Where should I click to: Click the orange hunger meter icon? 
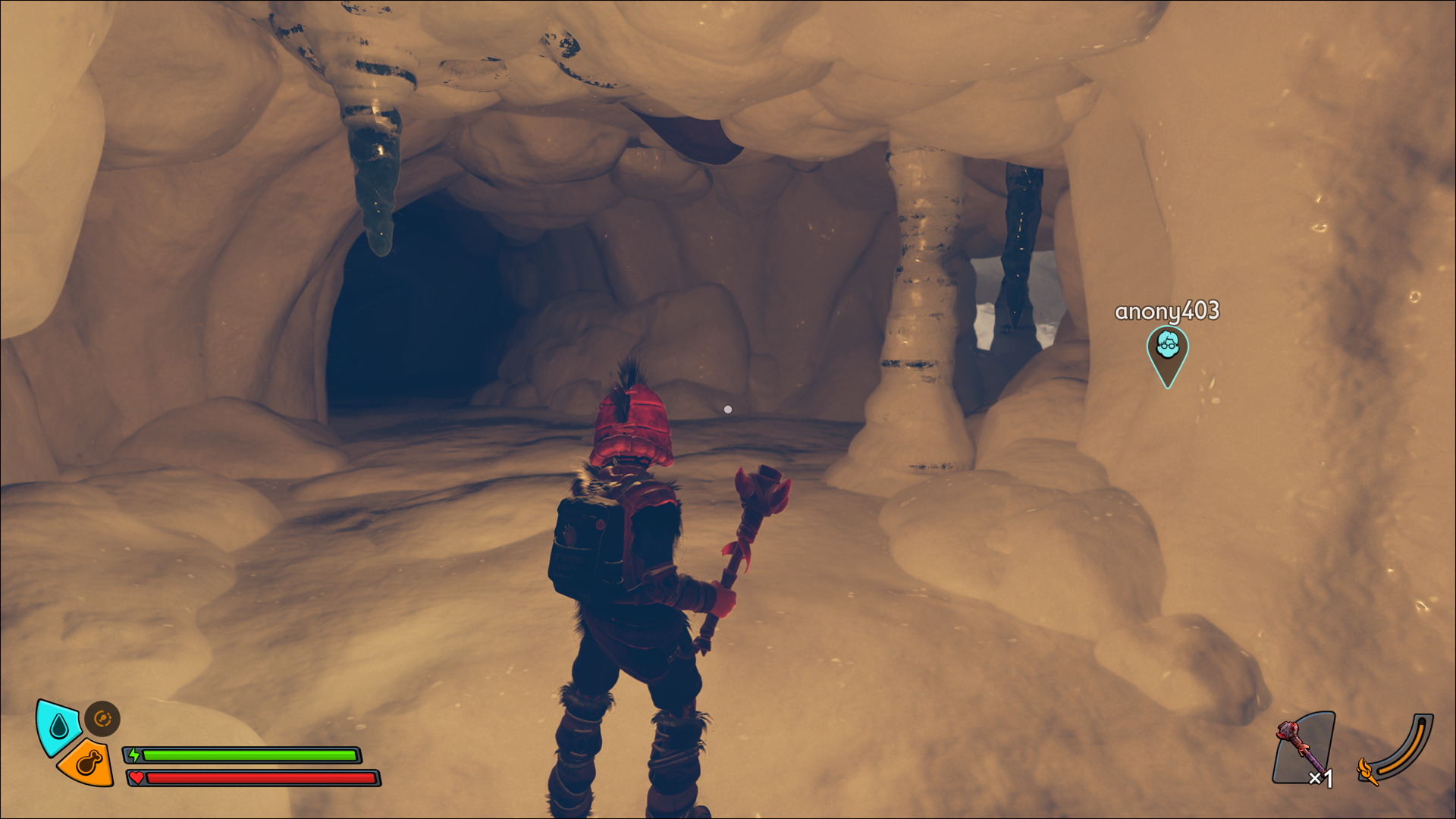point(88,763)
